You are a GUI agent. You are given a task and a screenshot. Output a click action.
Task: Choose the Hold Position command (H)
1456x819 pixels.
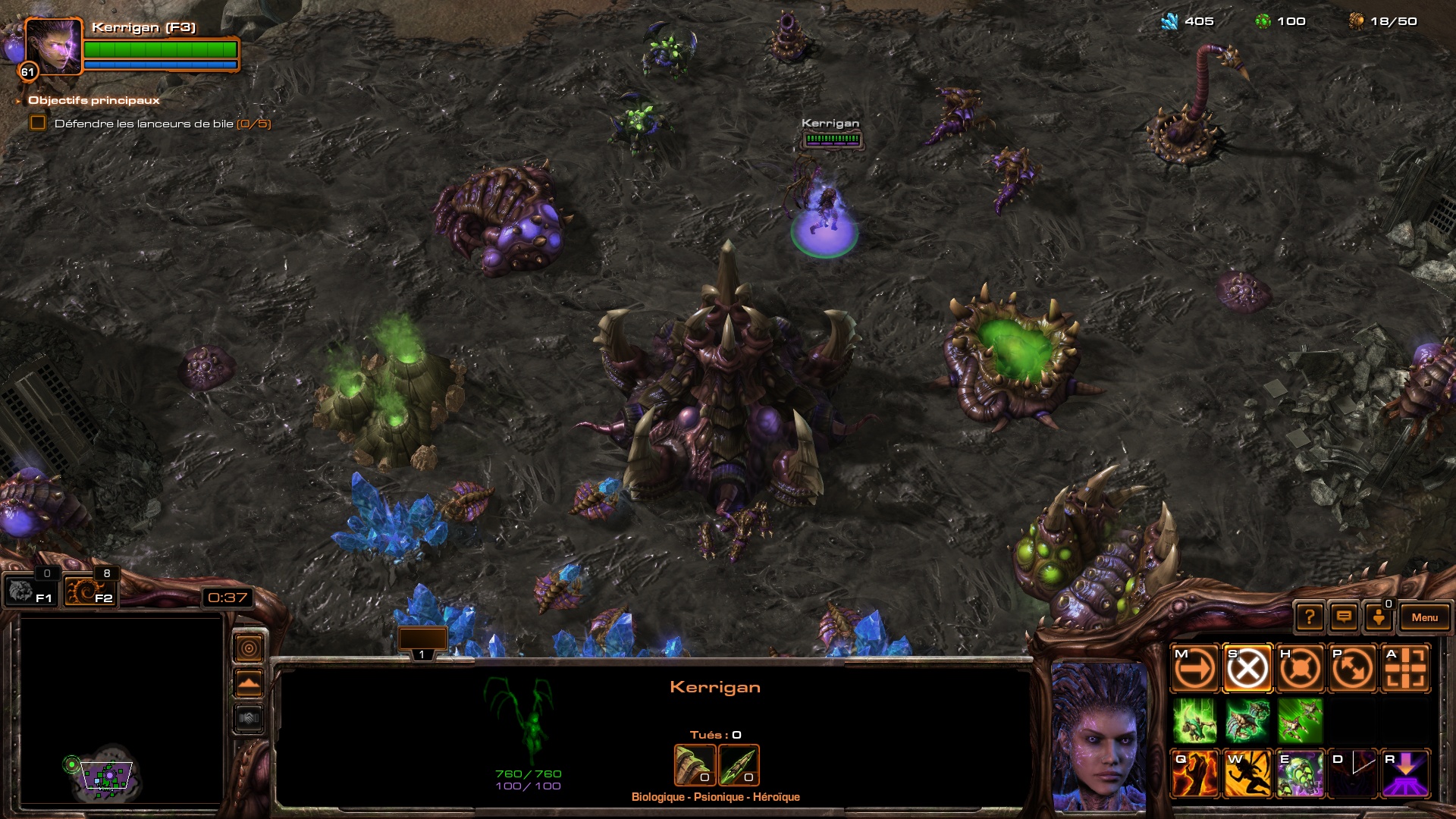(x=1300, y=669)
